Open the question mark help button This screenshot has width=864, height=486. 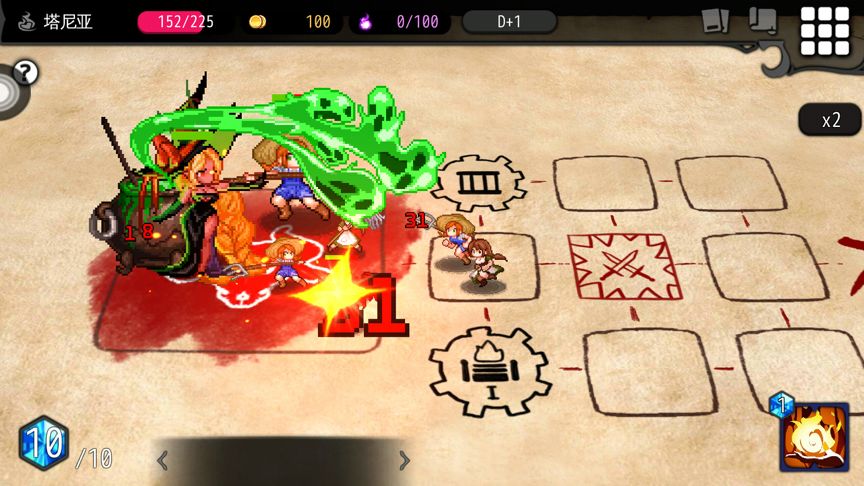click(x=25, y=72)
